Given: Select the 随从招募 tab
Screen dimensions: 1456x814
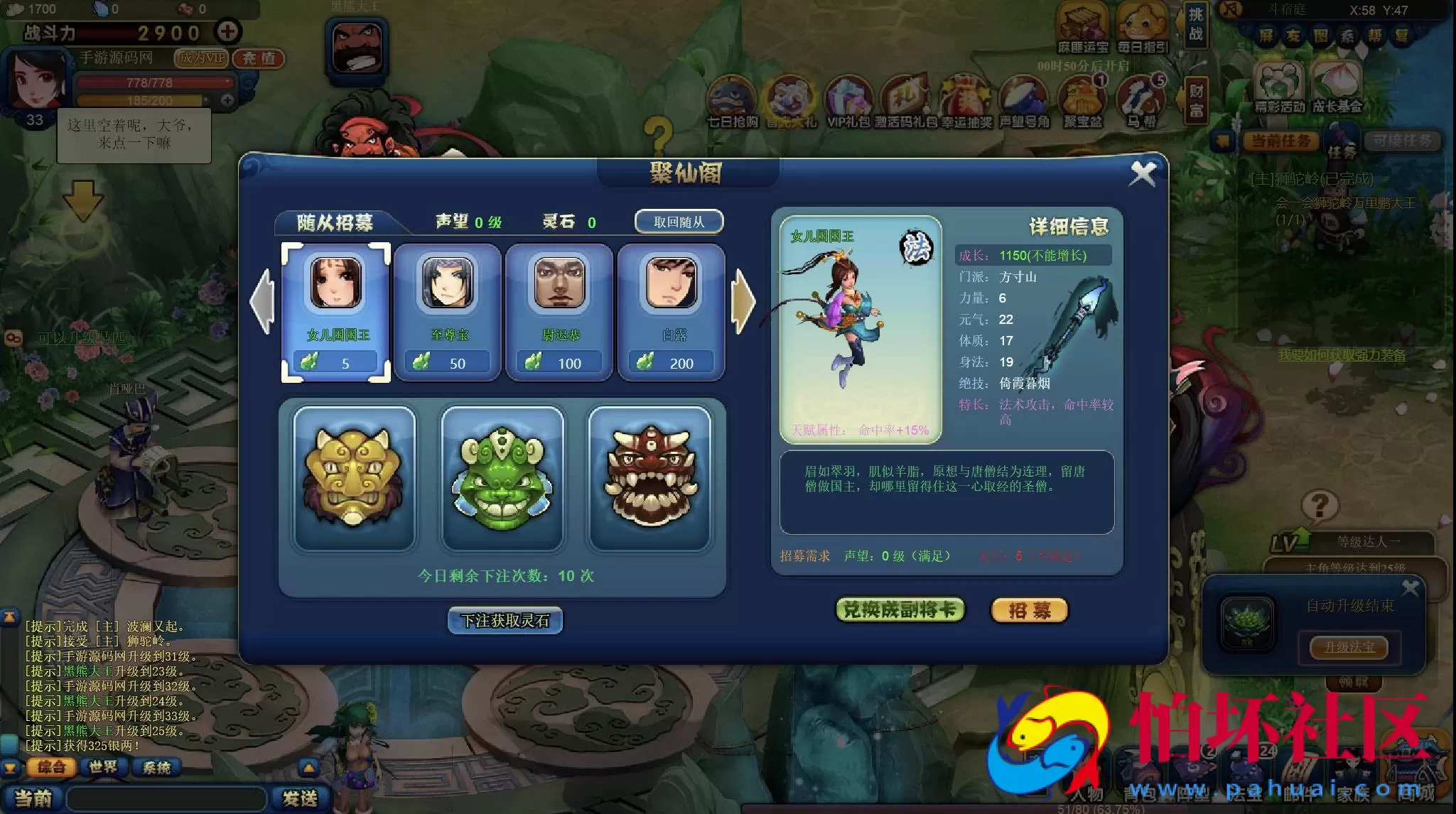Looking at the screenshot, I should [x=334, y=221].
